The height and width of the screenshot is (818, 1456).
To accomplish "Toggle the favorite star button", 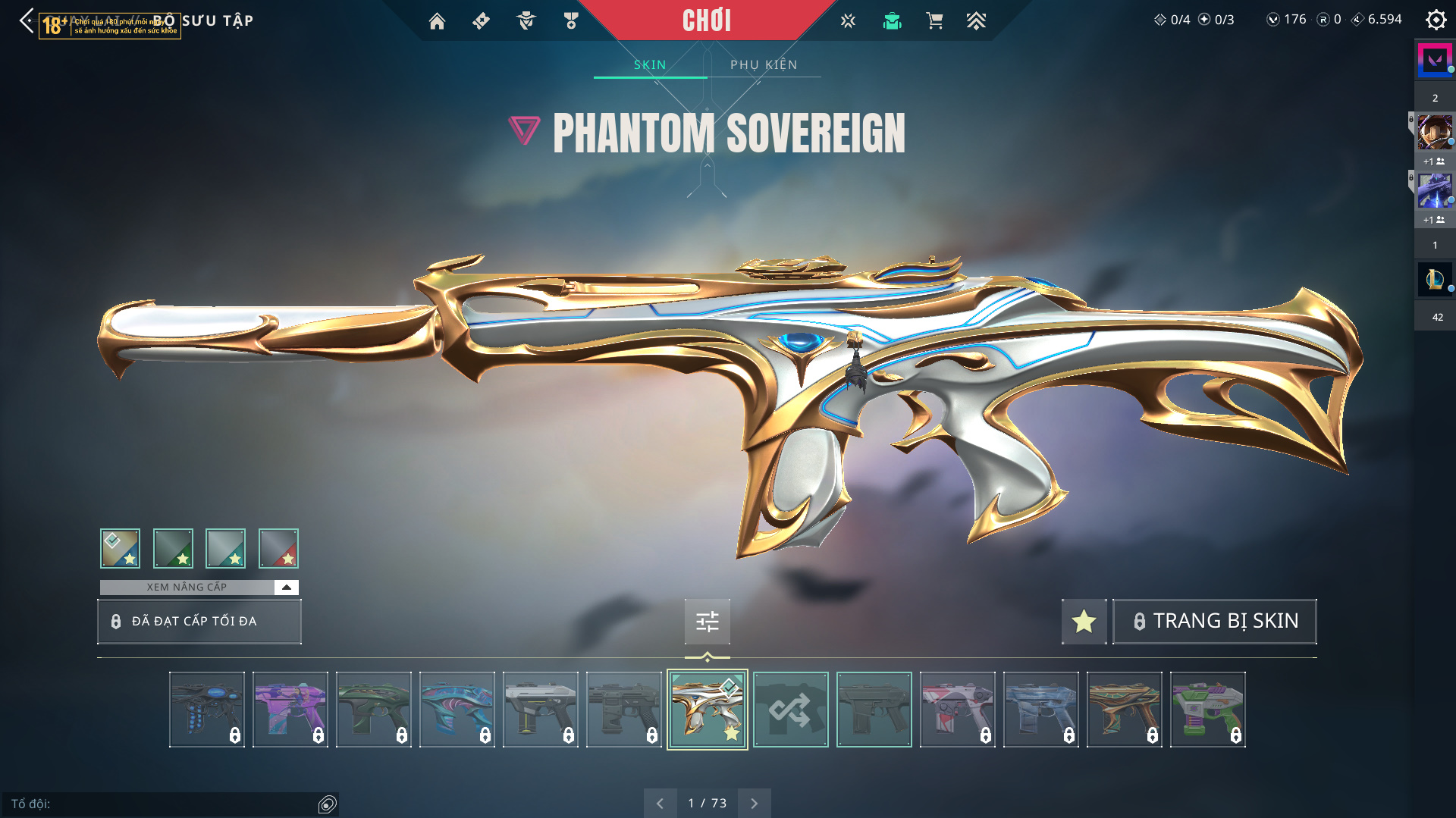I will [x=1084, y=622].
